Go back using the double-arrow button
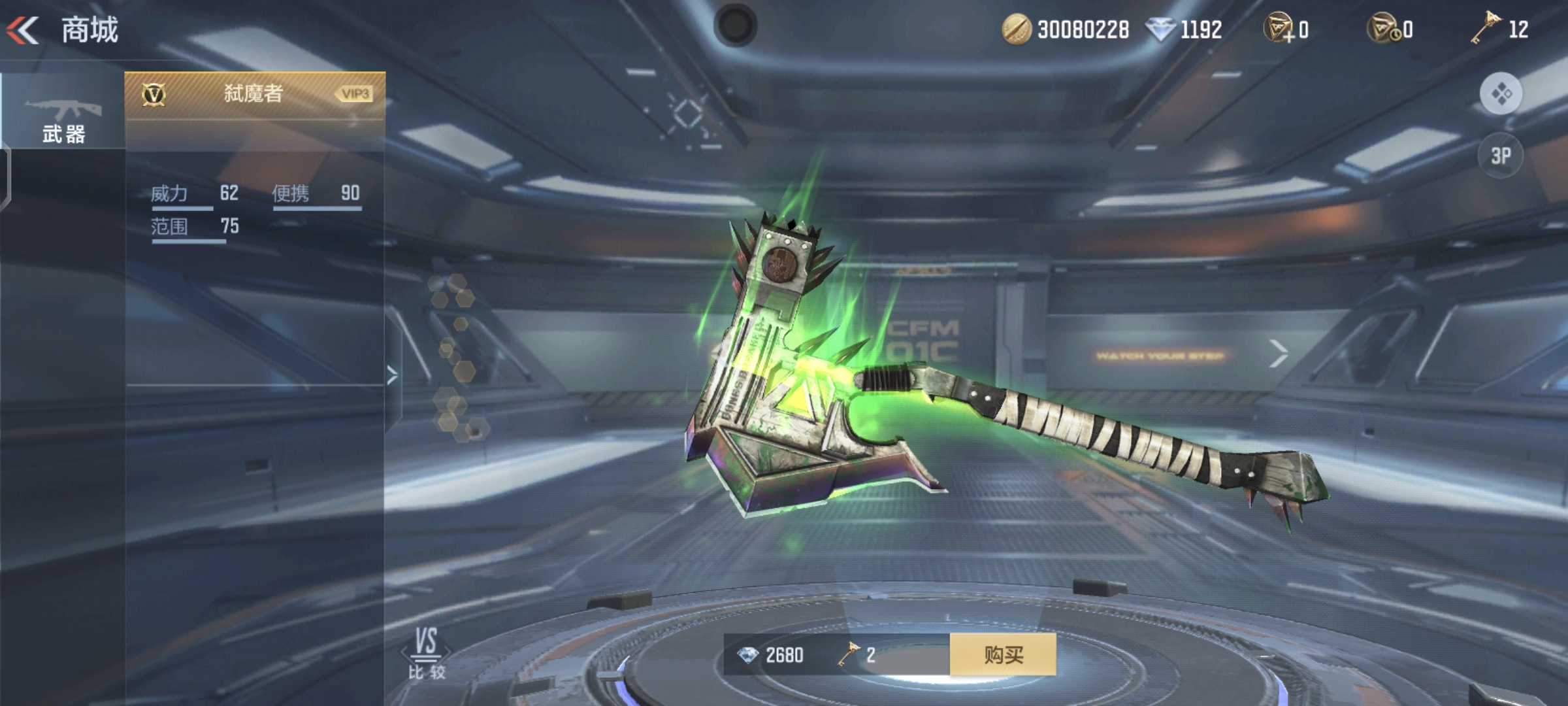The image size is (1568, 706). coord(24,30)
